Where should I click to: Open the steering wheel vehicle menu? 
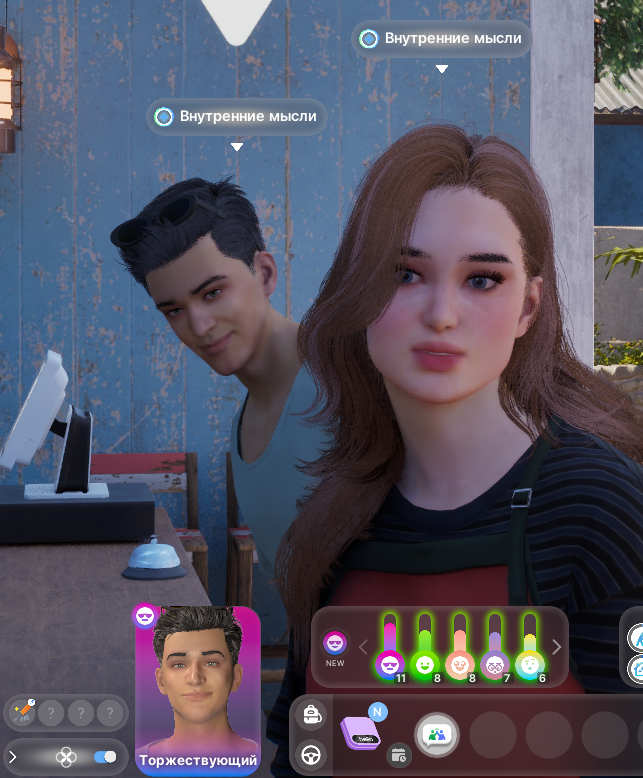coord(311,753)
